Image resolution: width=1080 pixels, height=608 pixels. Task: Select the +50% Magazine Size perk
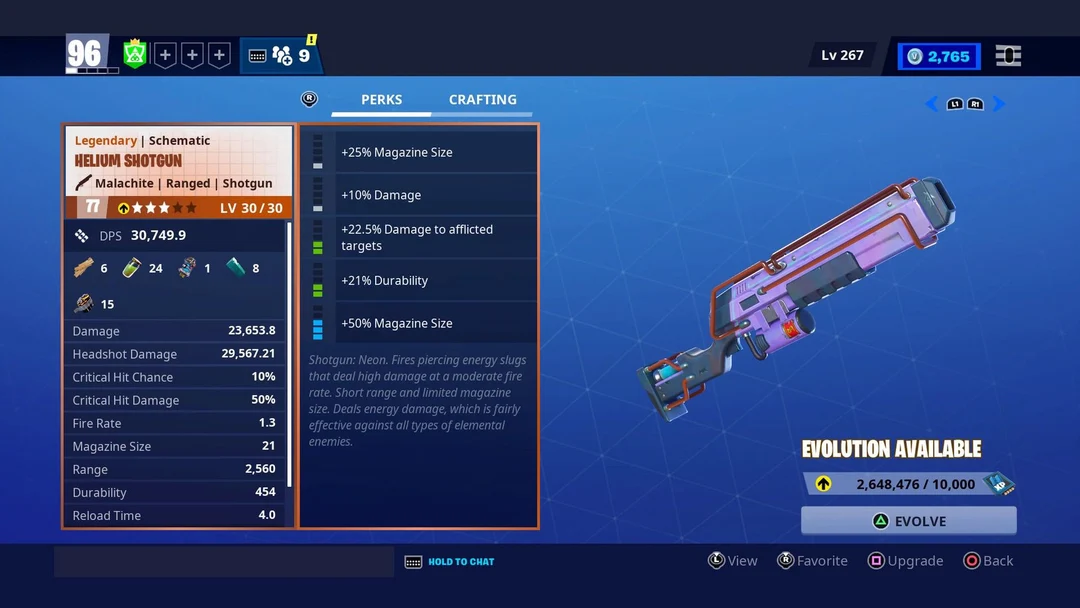435,324
